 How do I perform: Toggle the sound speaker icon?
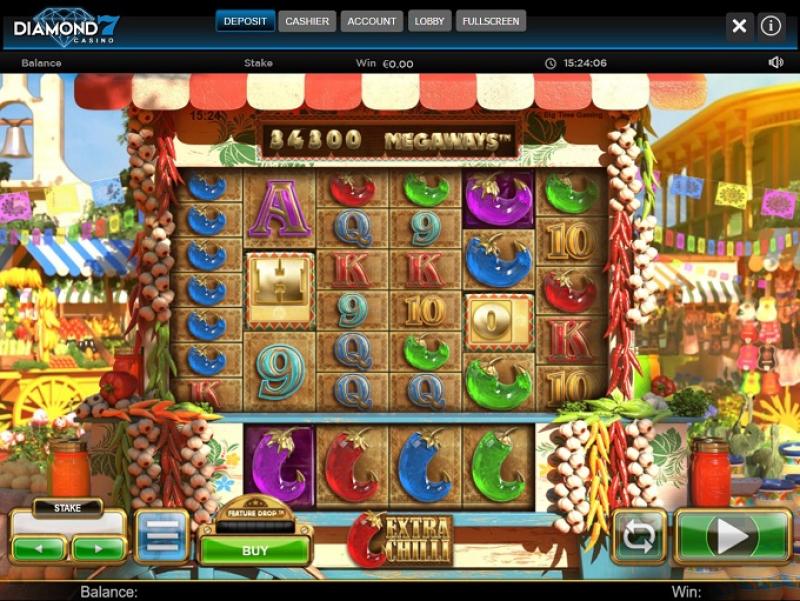click(x=775, y=63)
